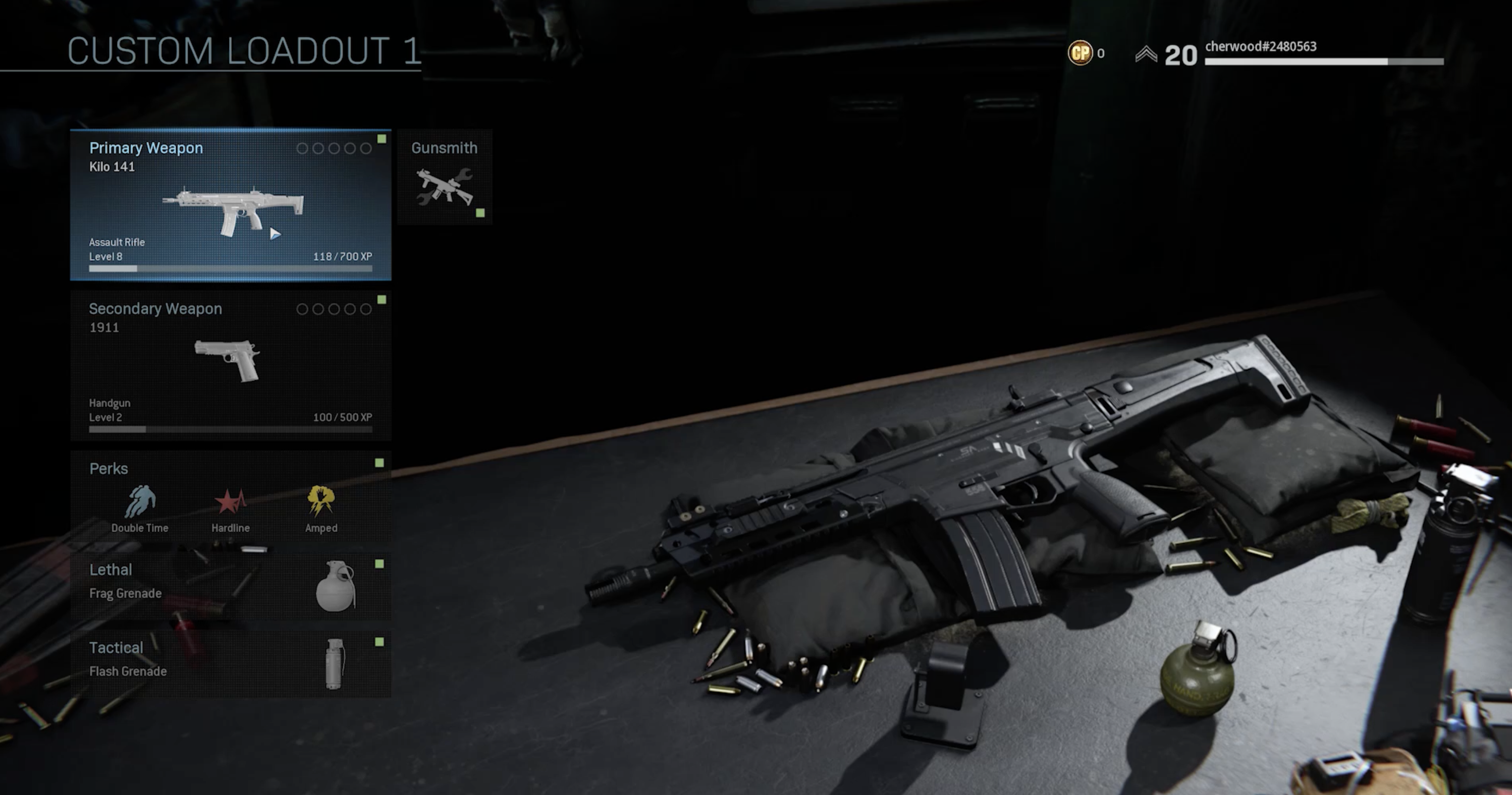Open the cherwood#2480563 player profile
This screenshot has width=1512, height=795.
1260,47
